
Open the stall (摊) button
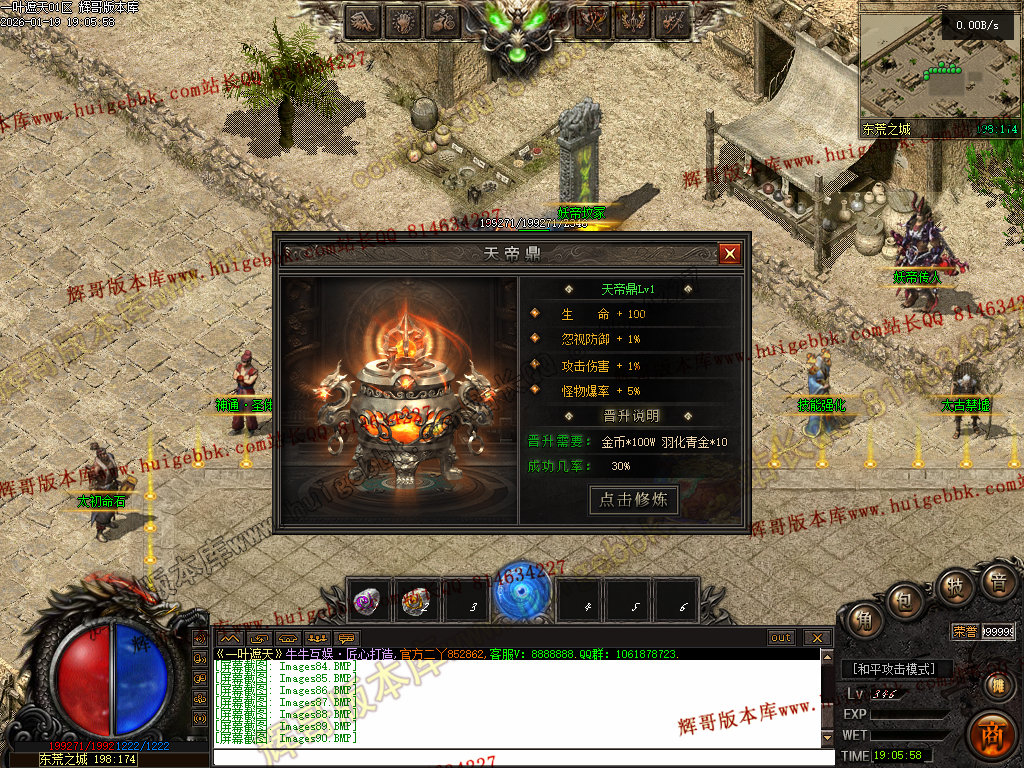click(x=997, y=685)
